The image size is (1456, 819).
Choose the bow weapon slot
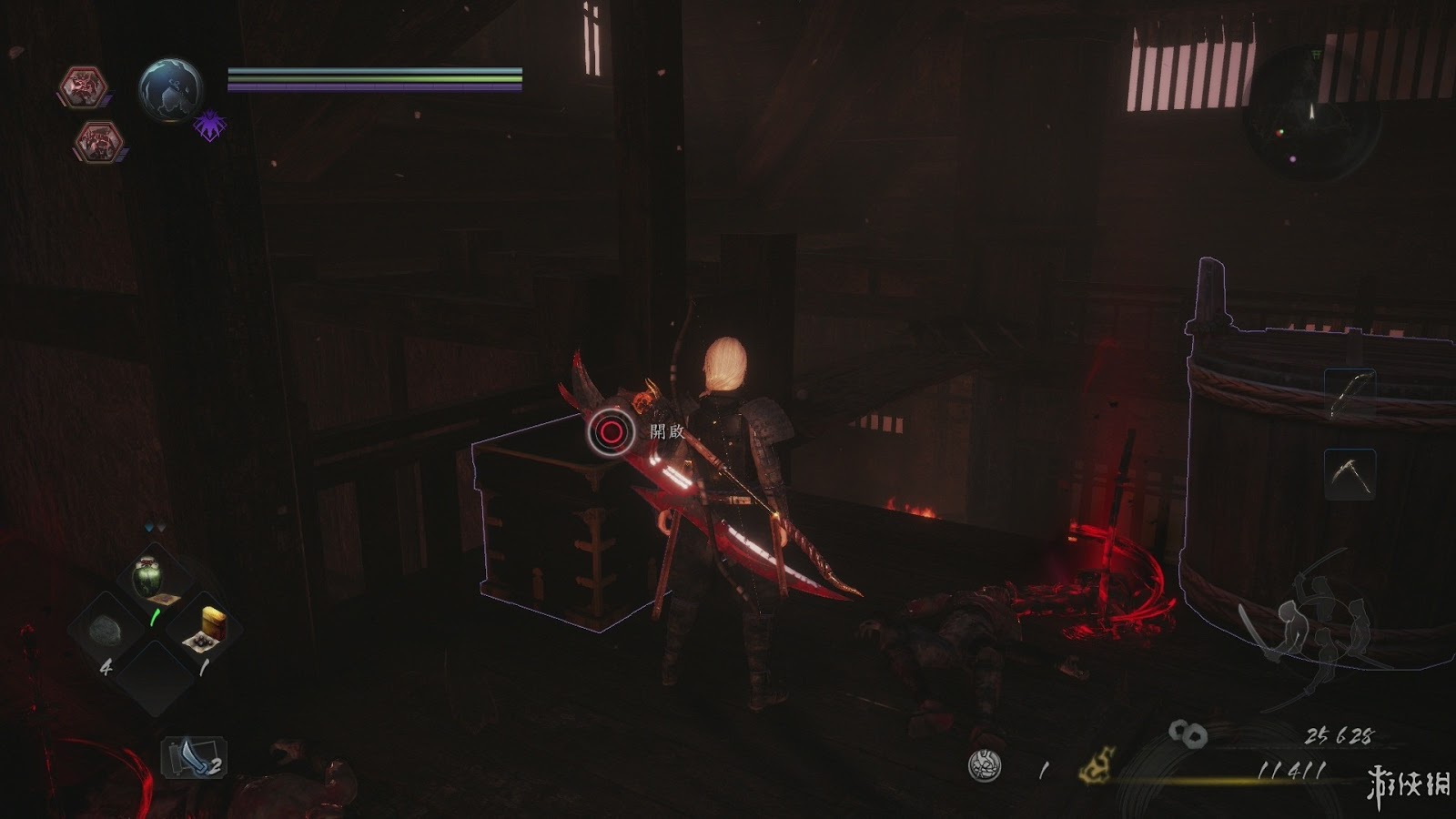click(x=1349, y=394)
